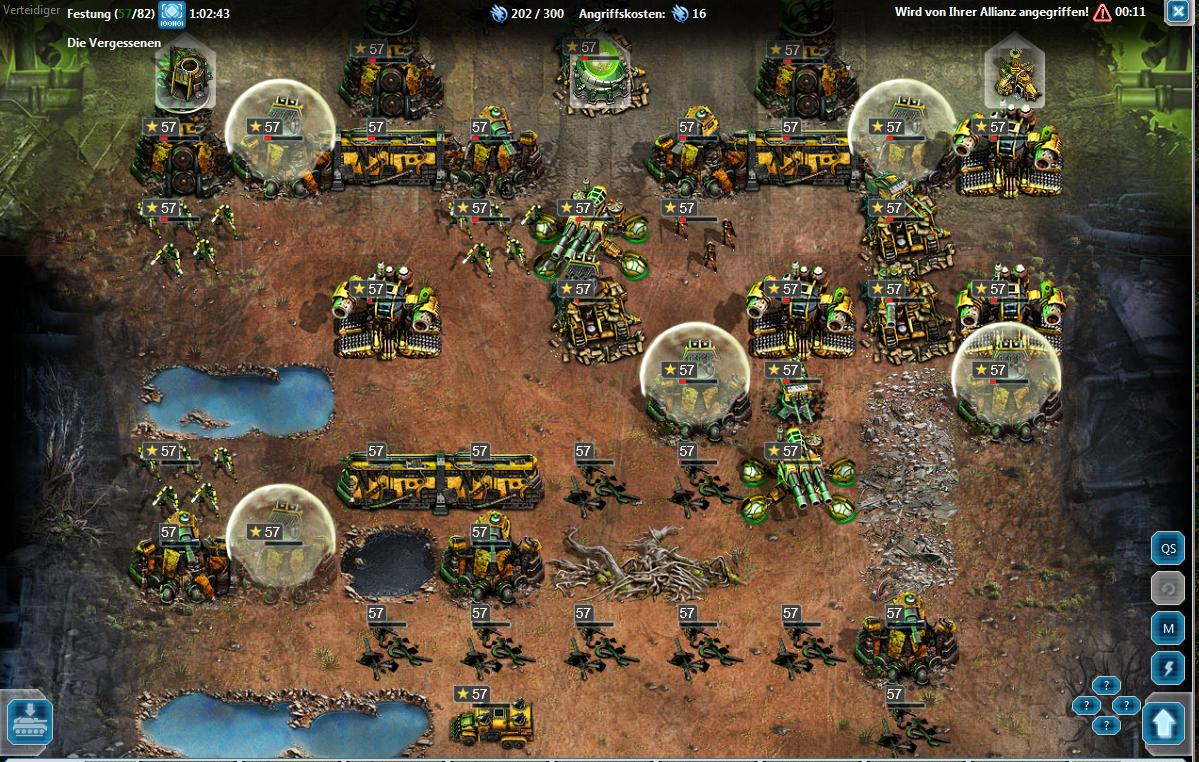This screenshot has height=762, width=1199.
Task: Click the M button
Action: [x=1167, y=628]
